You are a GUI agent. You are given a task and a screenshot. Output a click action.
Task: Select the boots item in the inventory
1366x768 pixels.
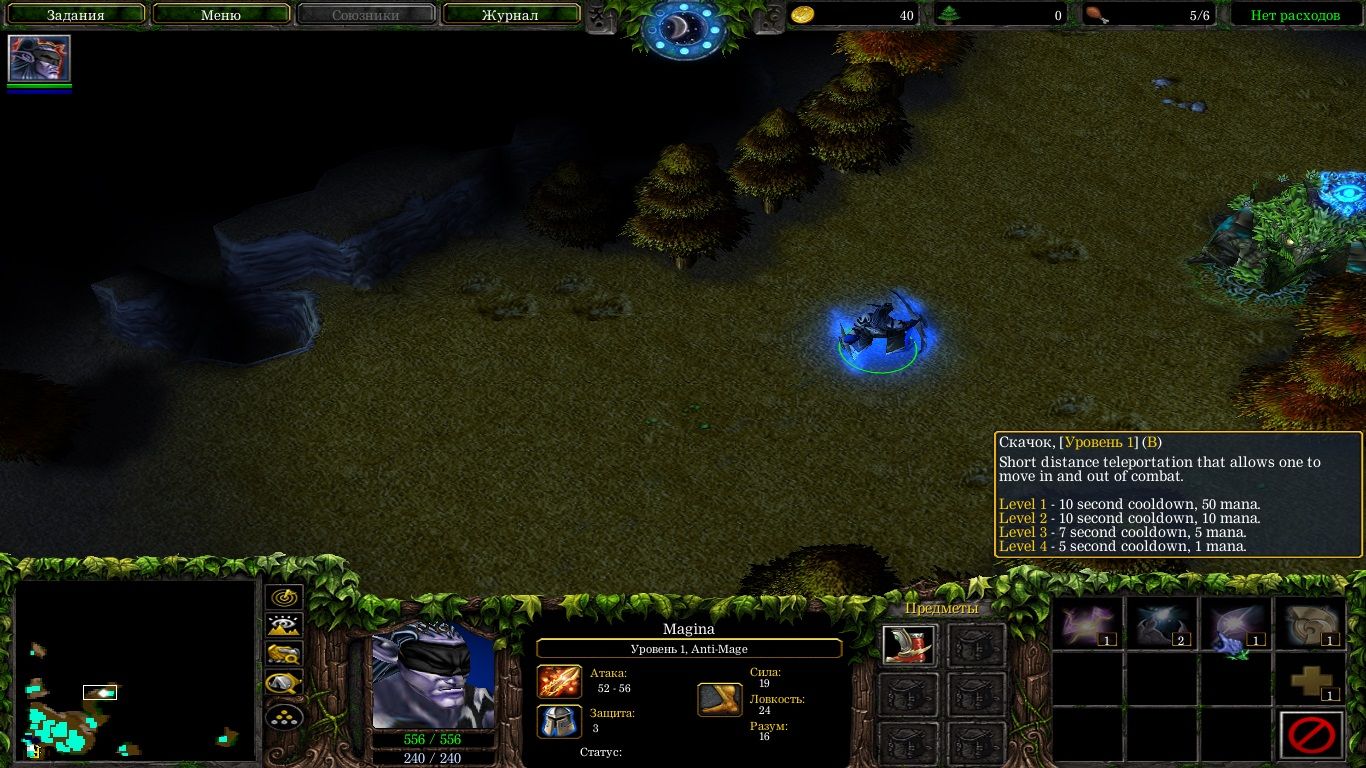(x=909, y=645)
